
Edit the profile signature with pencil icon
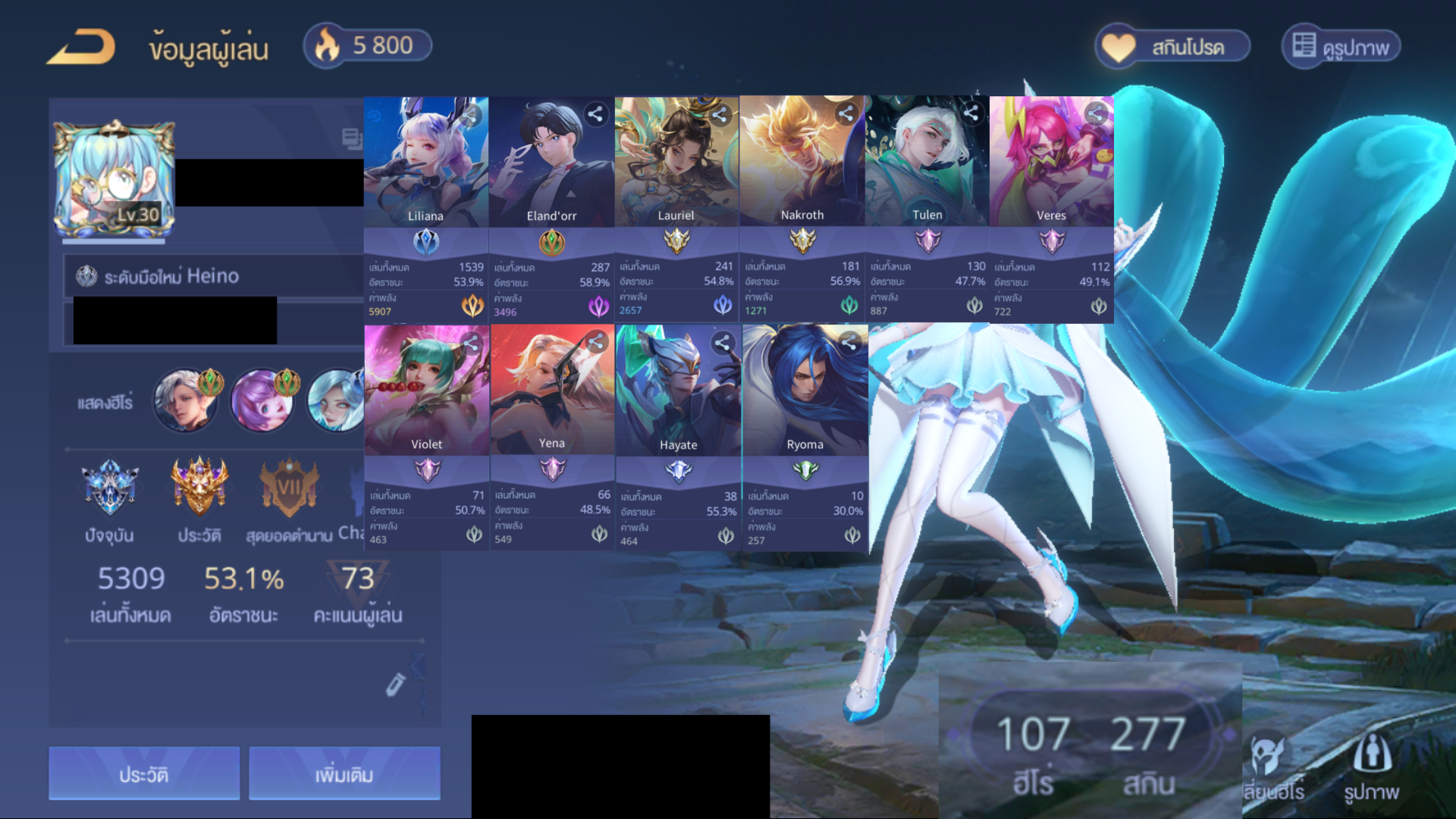tap(395, 684)
